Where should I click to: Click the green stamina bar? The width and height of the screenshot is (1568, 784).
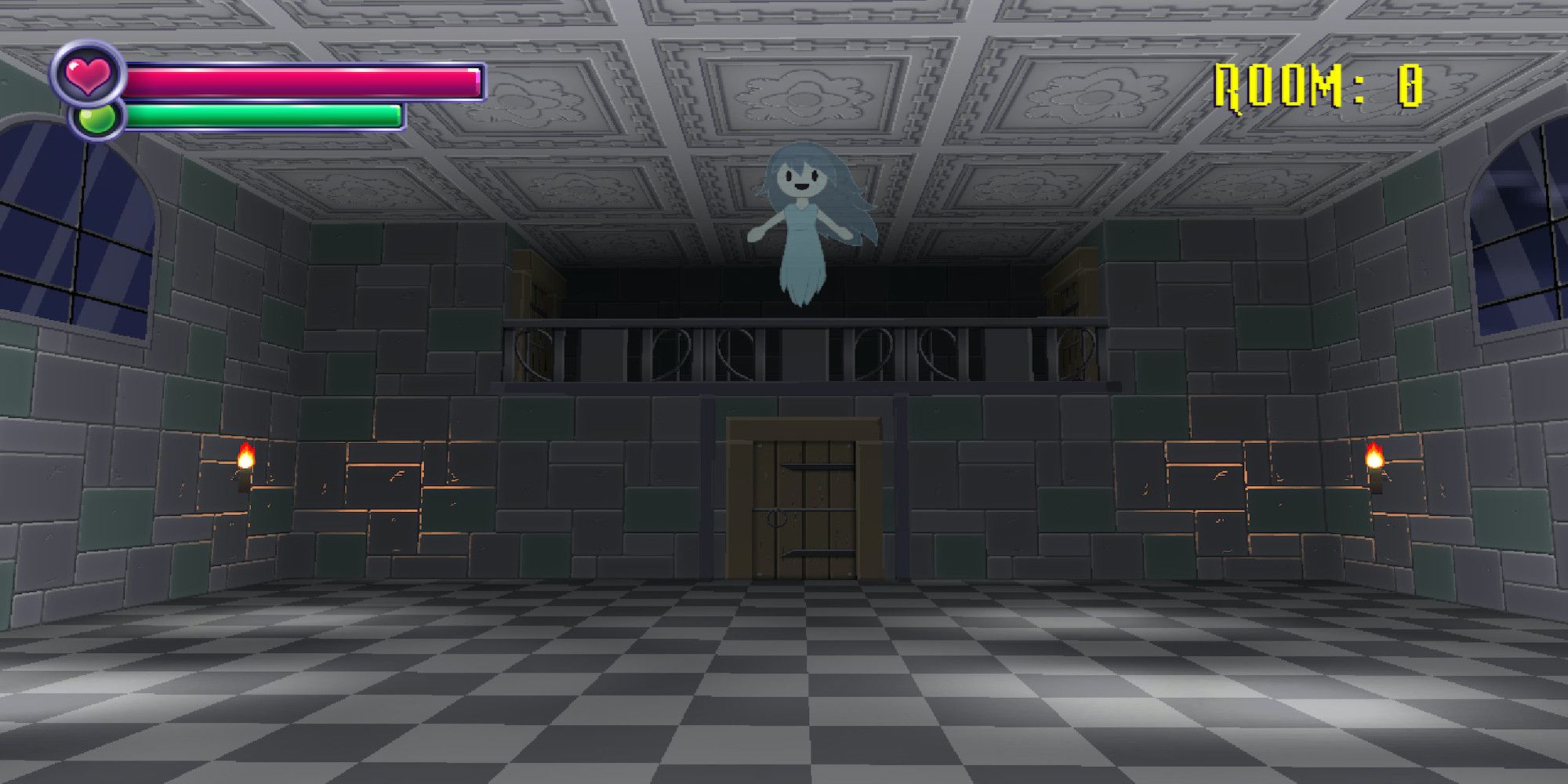[x=267, y=118]
